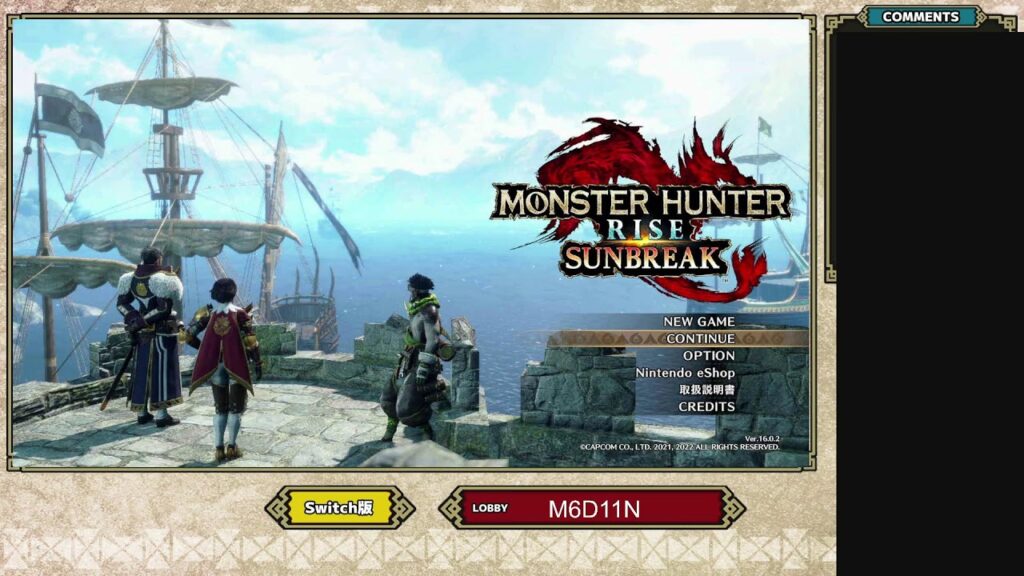Click the red LOBBY code banner
The image size is (1024, 576).
593,508
